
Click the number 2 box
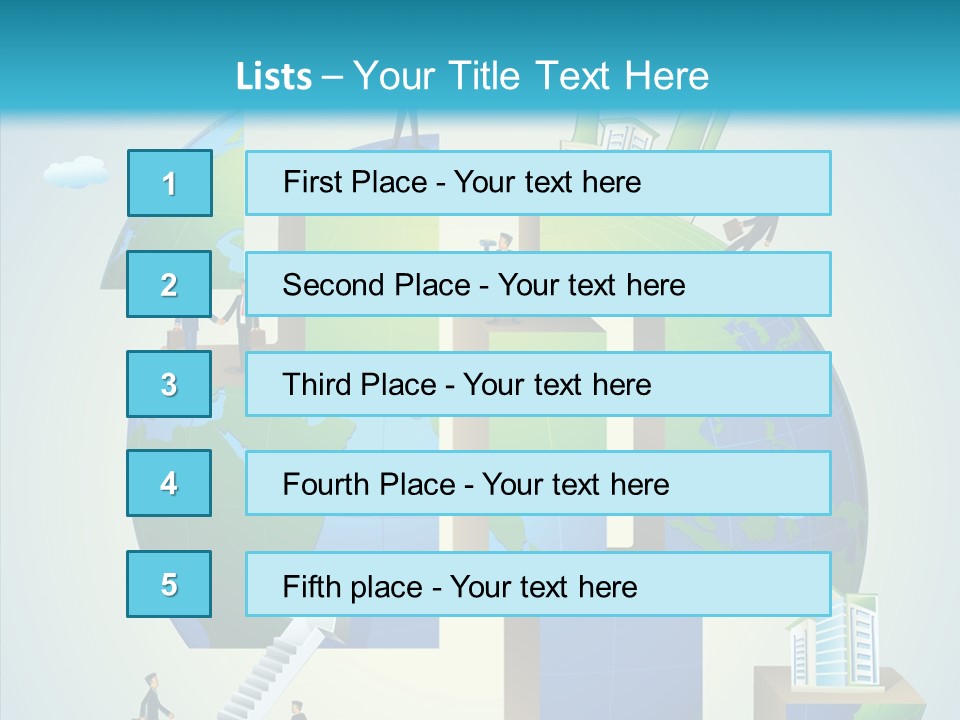tap(169, 284)
